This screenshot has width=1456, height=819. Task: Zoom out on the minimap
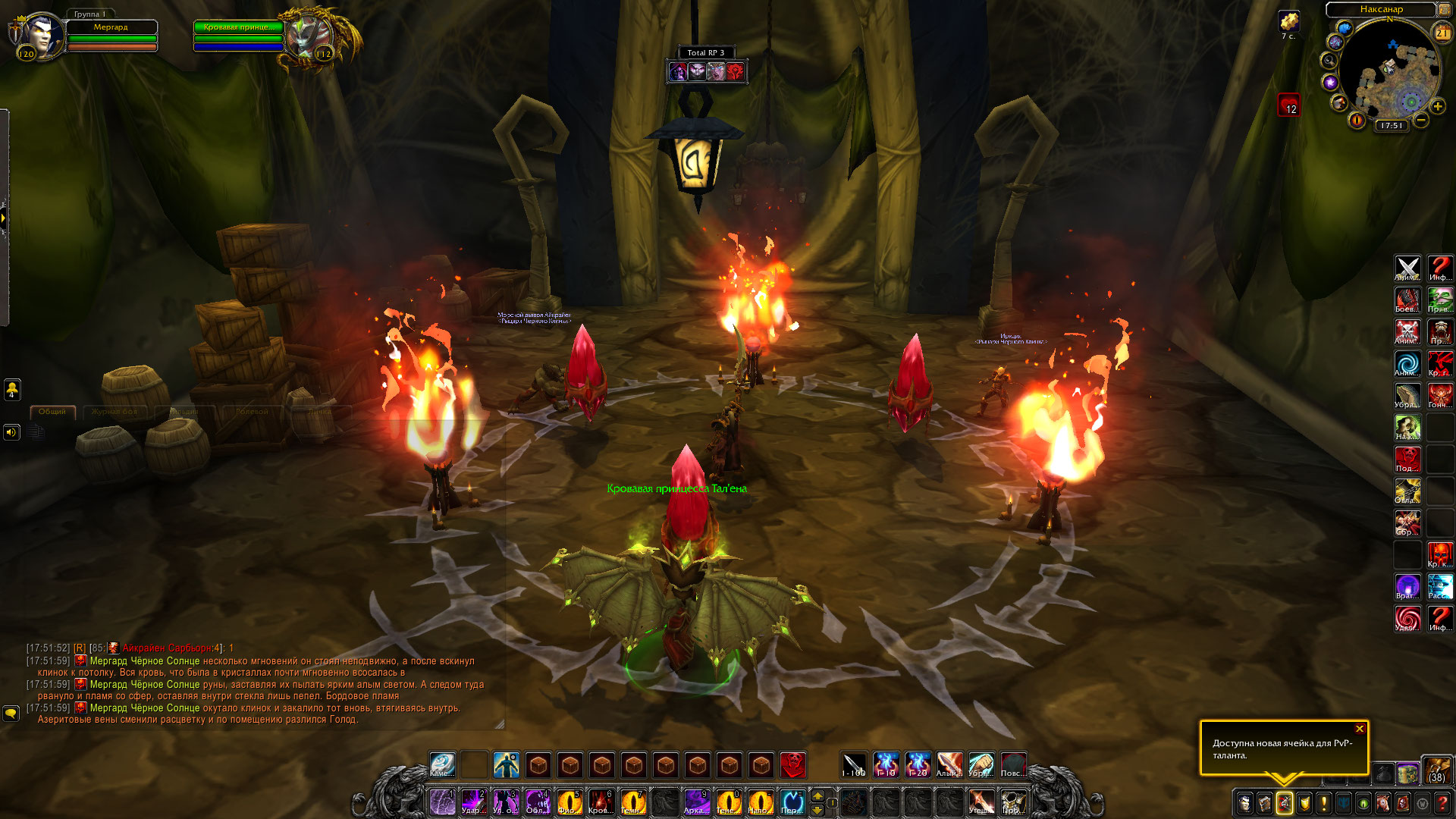pos(1421,120)
